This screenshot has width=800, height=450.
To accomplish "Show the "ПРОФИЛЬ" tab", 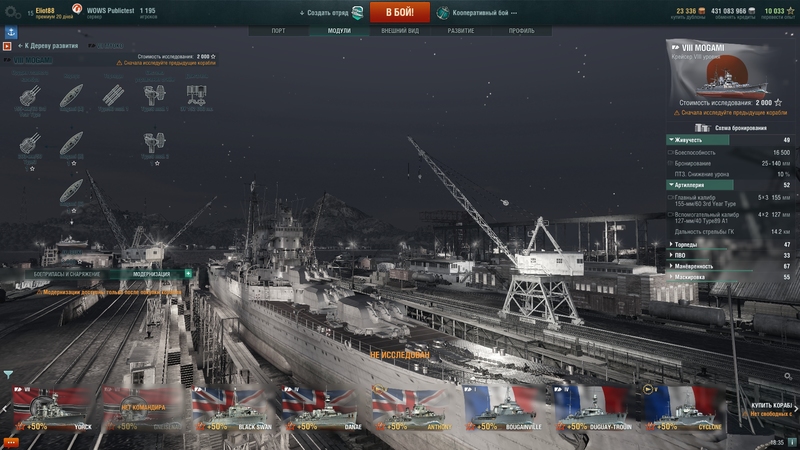I will [x=521, y=31].
